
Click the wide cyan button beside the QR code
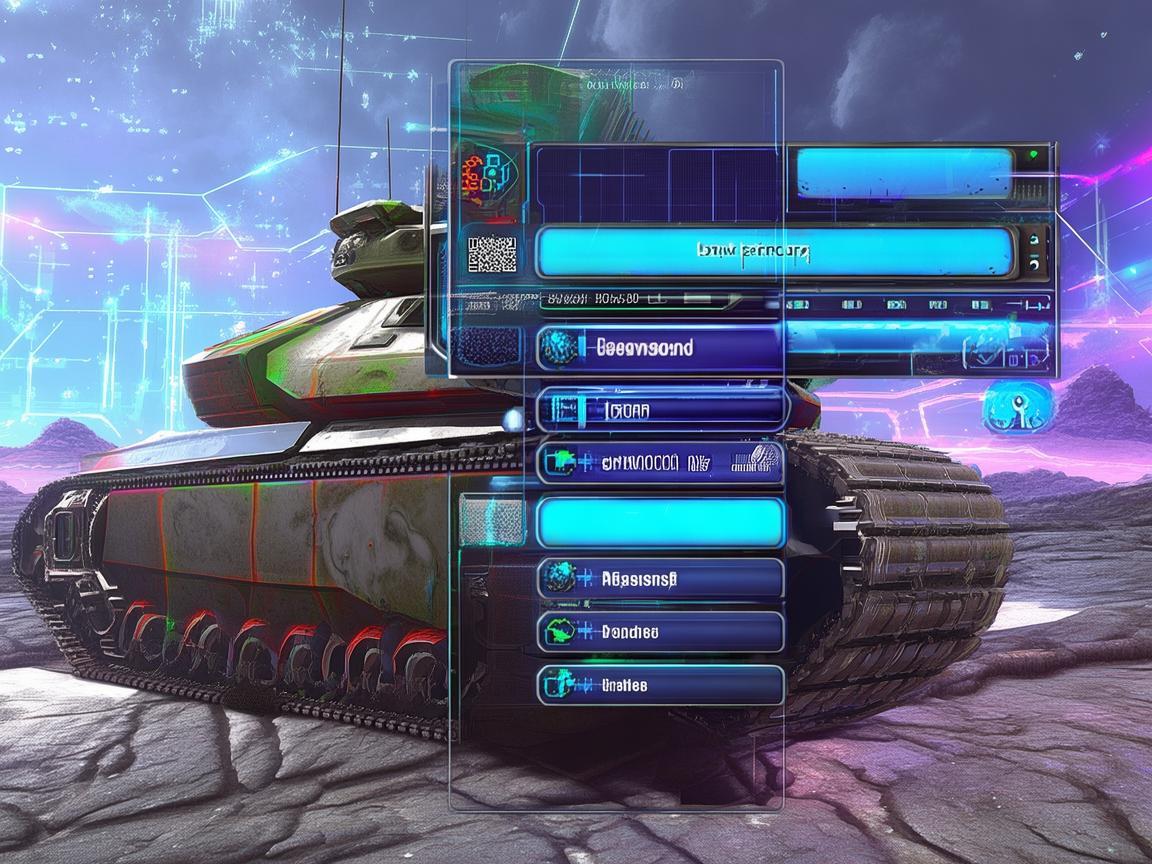775,251
